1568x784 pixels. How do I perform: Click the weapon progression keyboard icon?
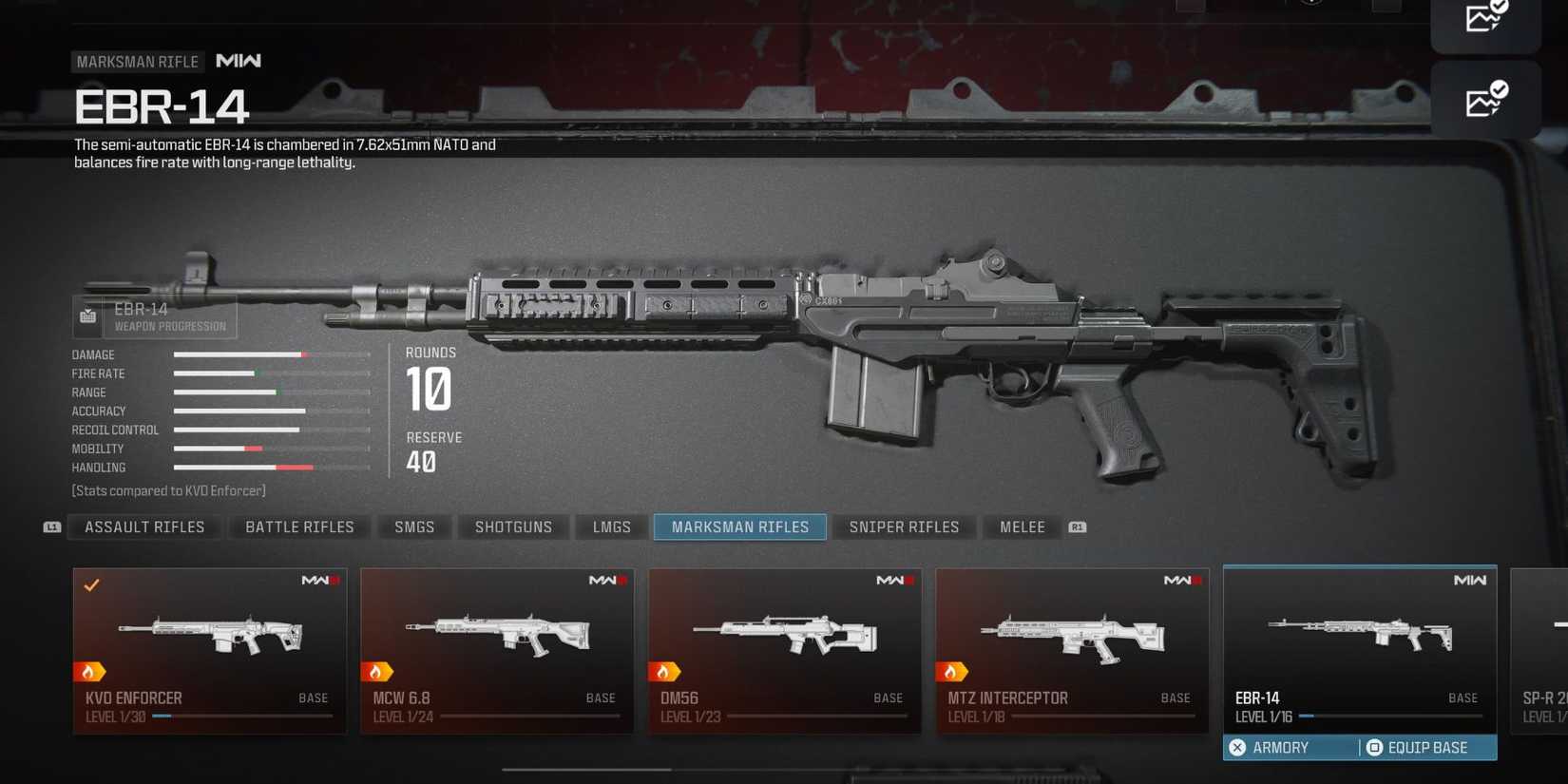point(87,316)
